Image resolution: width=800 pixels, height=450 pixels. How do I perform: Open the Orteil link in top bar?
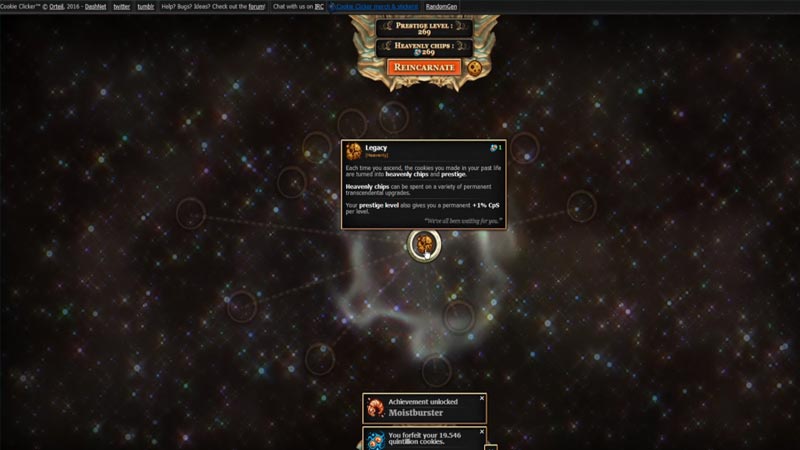click(x=69, y=6)
